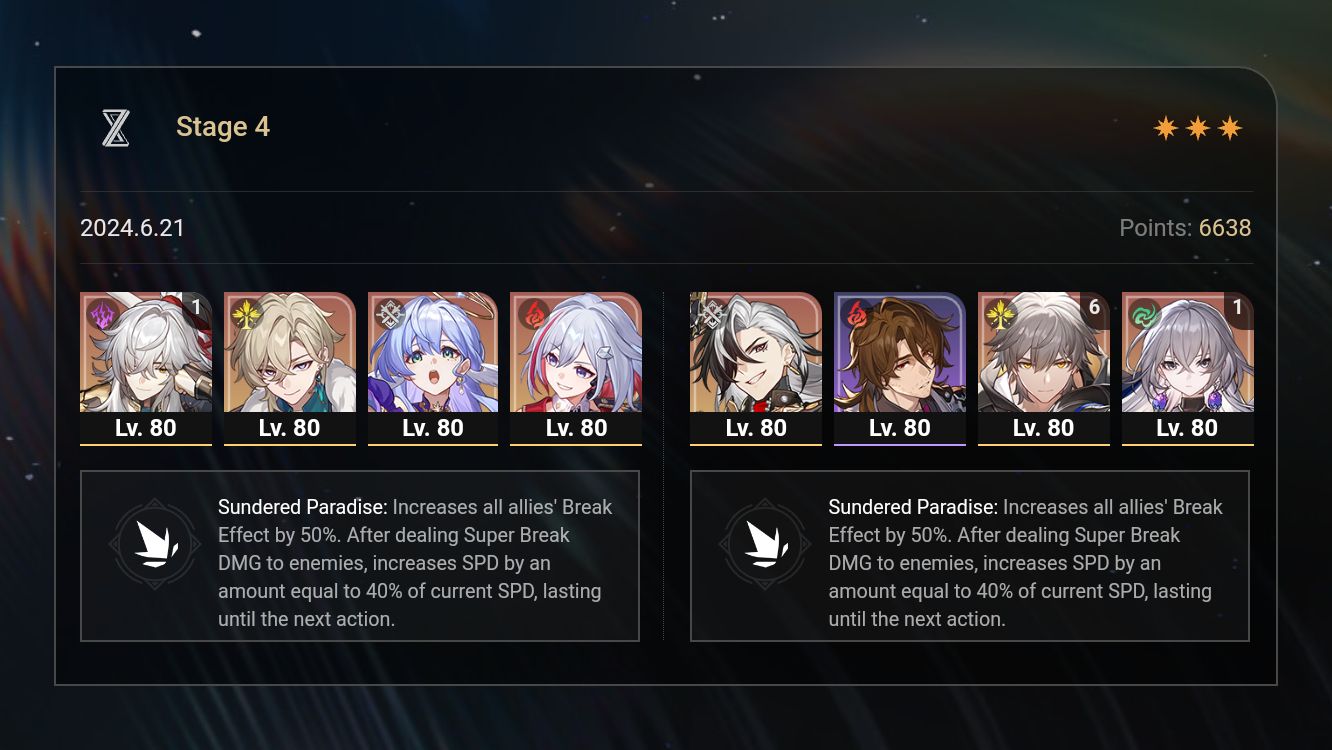The height and width of the screenshot is (750, 1332).
Task: Click the date 2024.6.21 label
Action: [132, 228]
